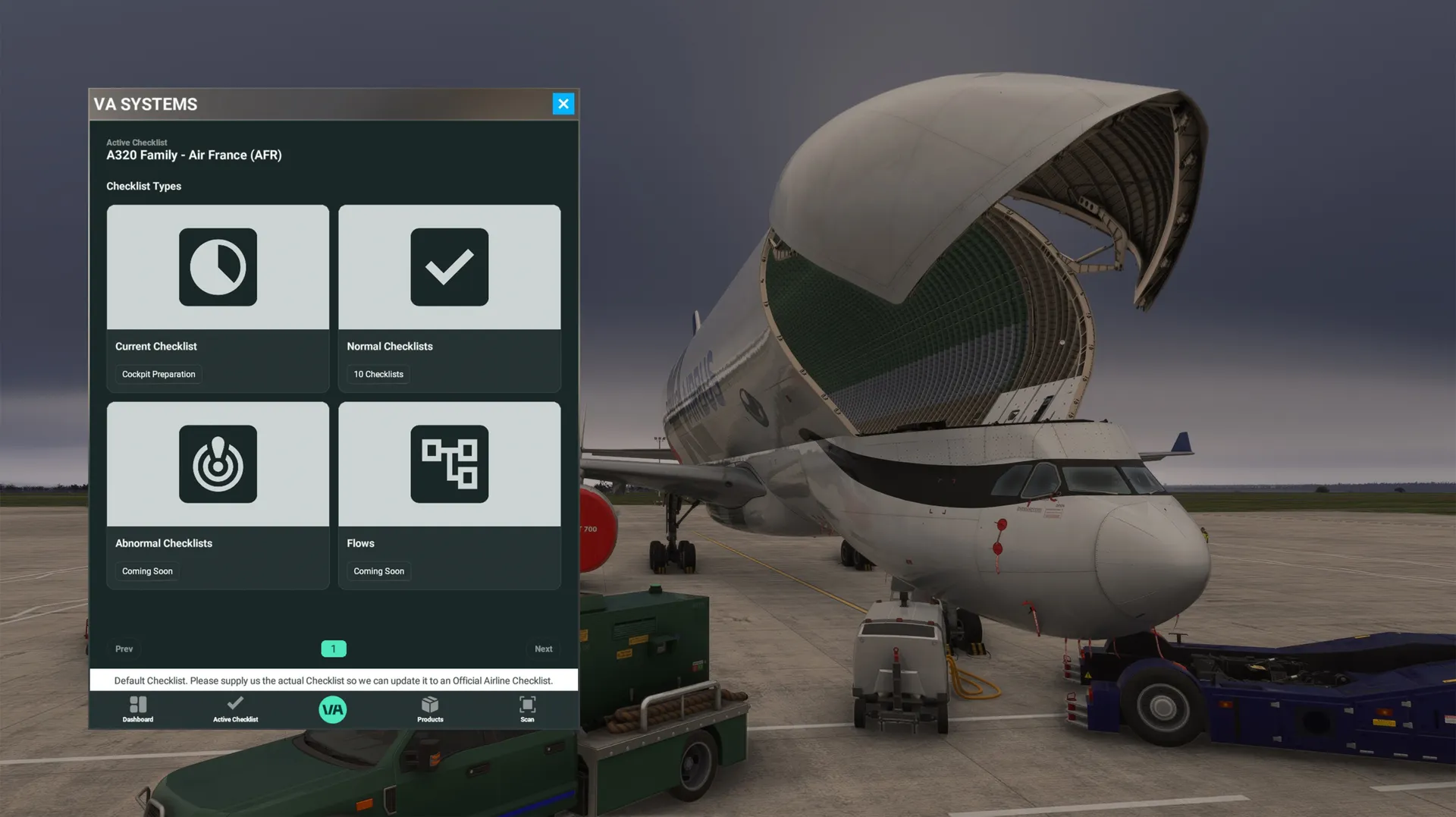The width and height of the screenshot is (1456, 817).
Task: Click the round VA logo button
Action: coord(333,710)
